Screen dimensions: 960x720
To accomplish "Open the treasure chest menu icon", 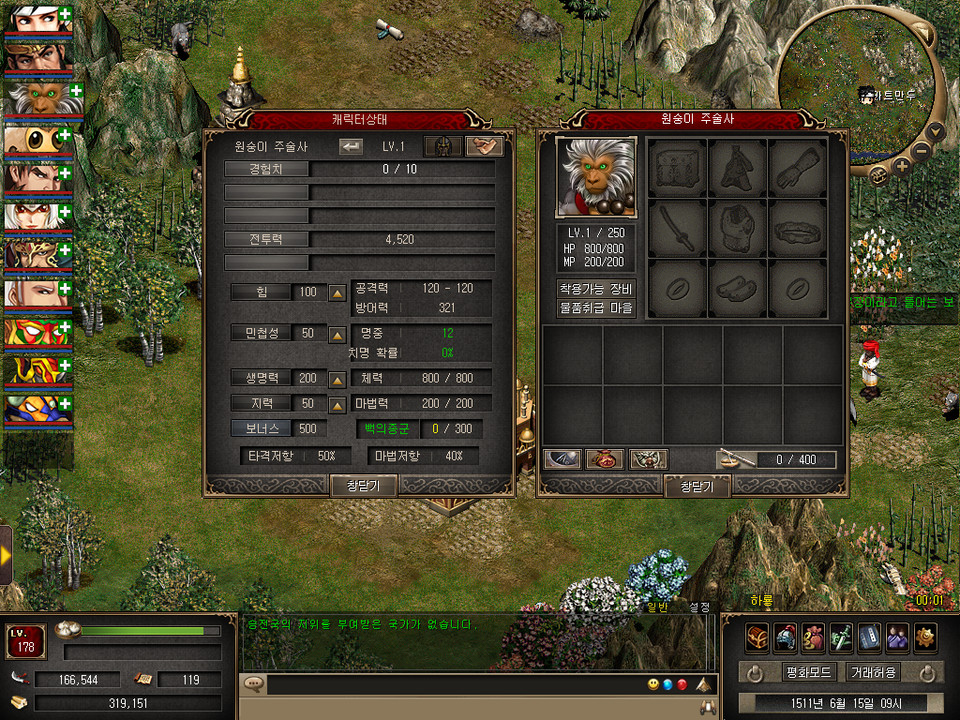I will pos(757,637).
